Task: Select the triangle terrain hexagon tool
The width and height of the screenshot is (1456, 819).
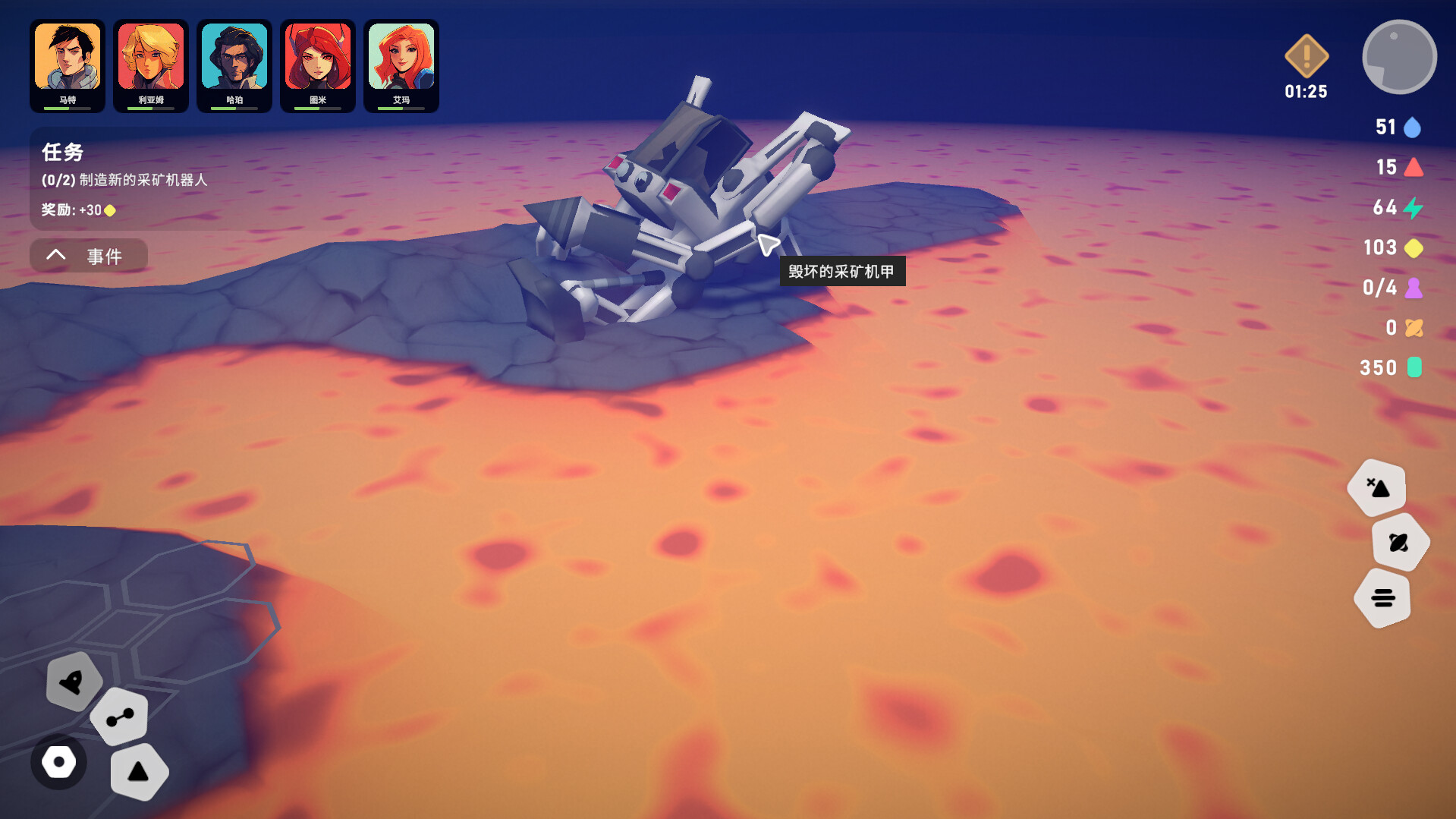Action: [x=139, y=771]
